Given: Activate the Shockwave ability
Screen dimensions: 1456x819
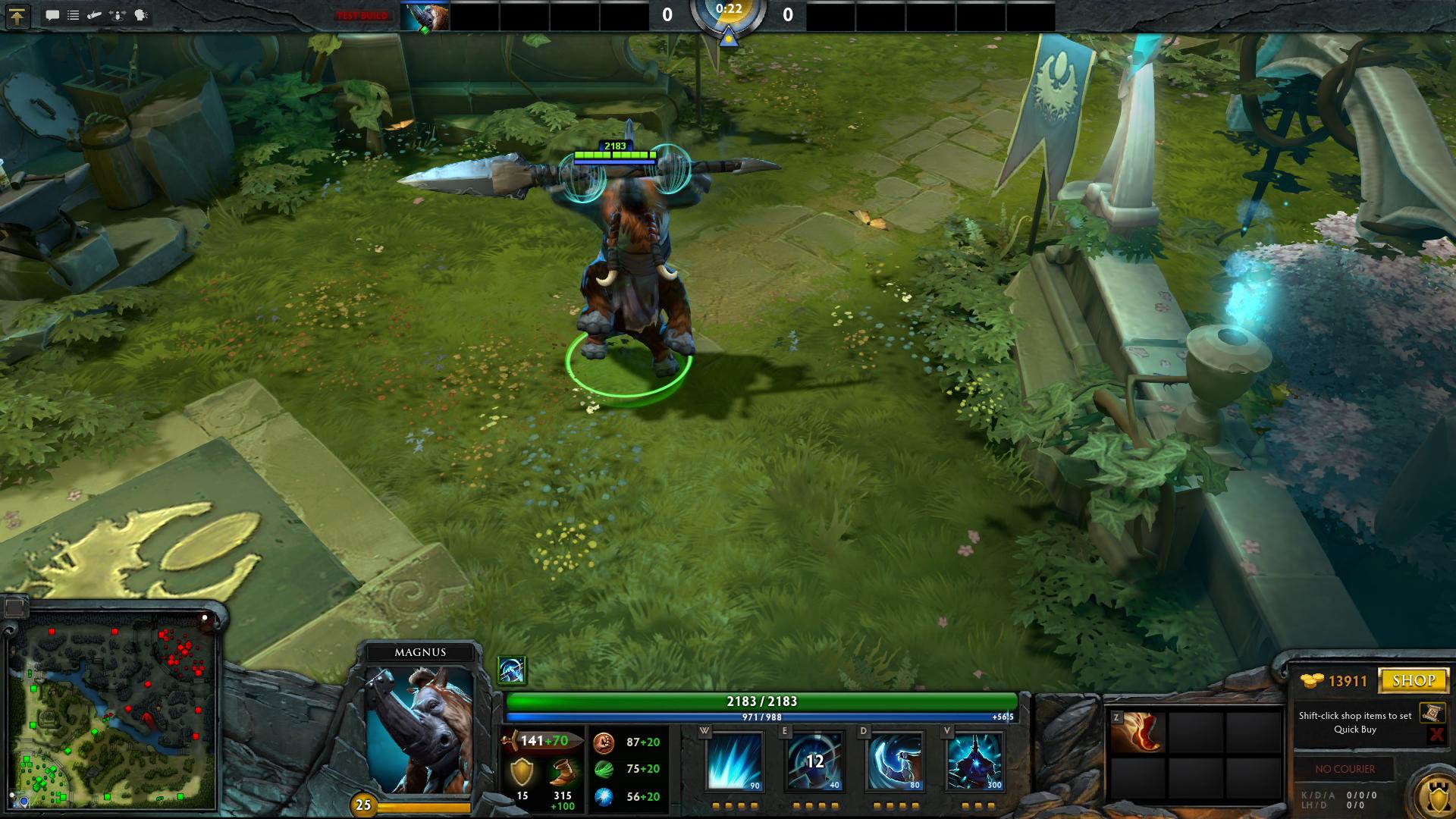Looking at the screenshot, I should pos(734,761).
